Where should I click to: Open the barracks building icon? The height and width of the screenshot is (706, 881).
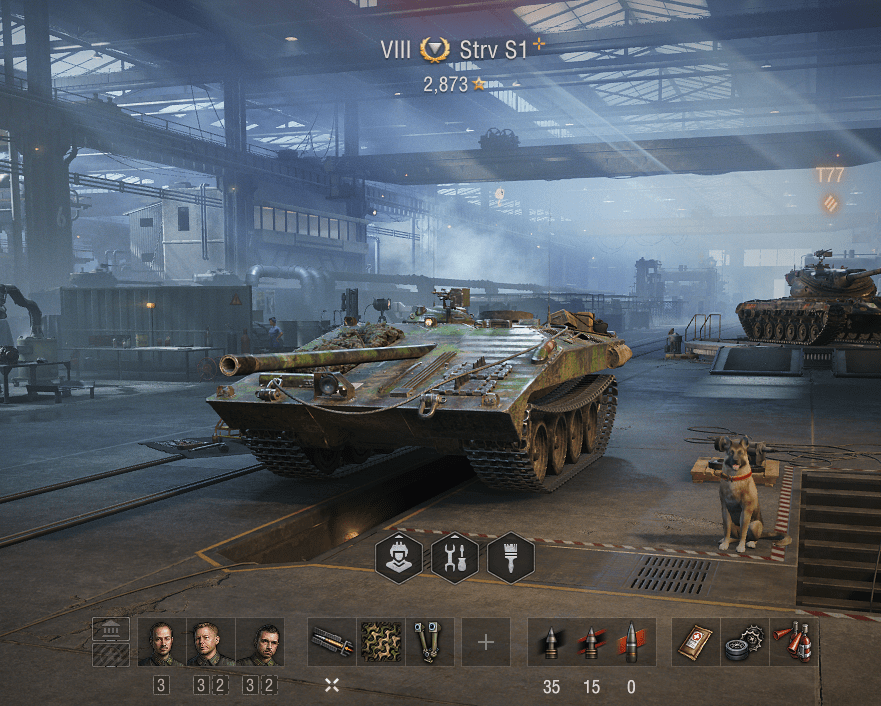coord(111,629)
